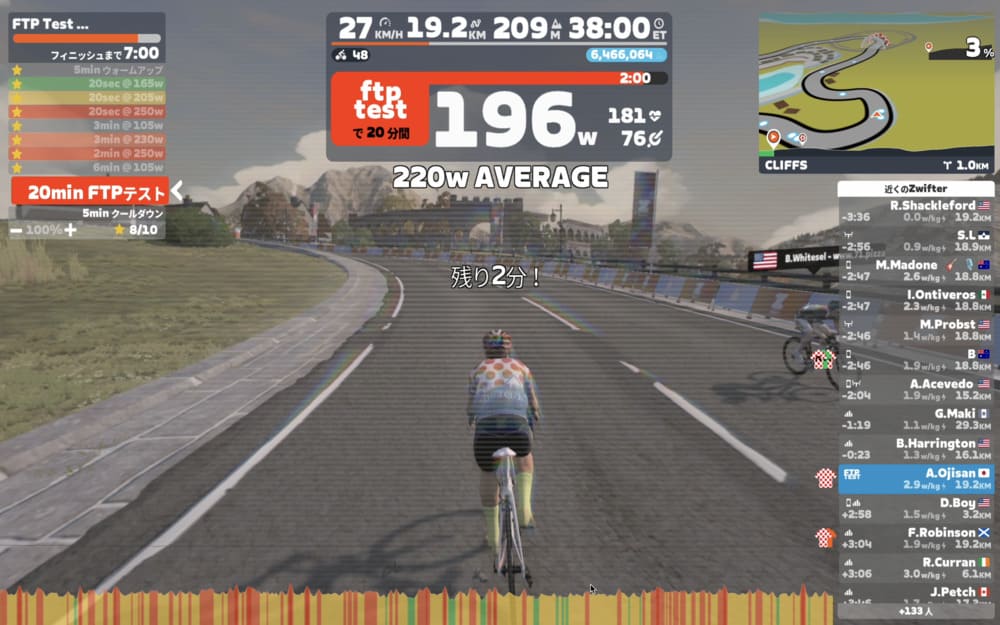Select D.Boy in the nearby riders list
Image resolution: width=1000 pixels, height=625 pixels.
(x=915, y=508)
